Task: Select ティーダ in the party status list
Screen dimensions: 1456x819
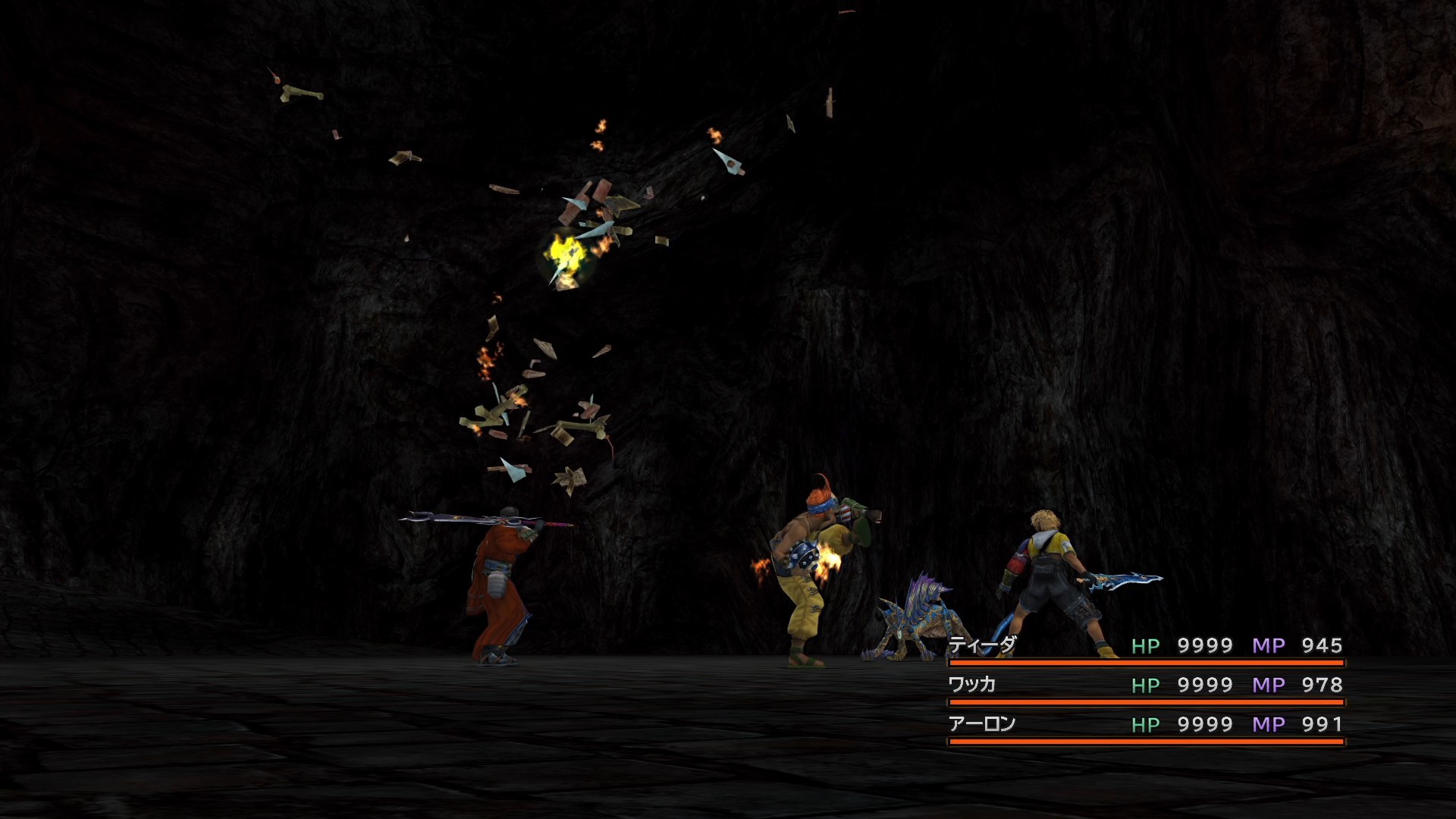Action: [x=982, y=645]
